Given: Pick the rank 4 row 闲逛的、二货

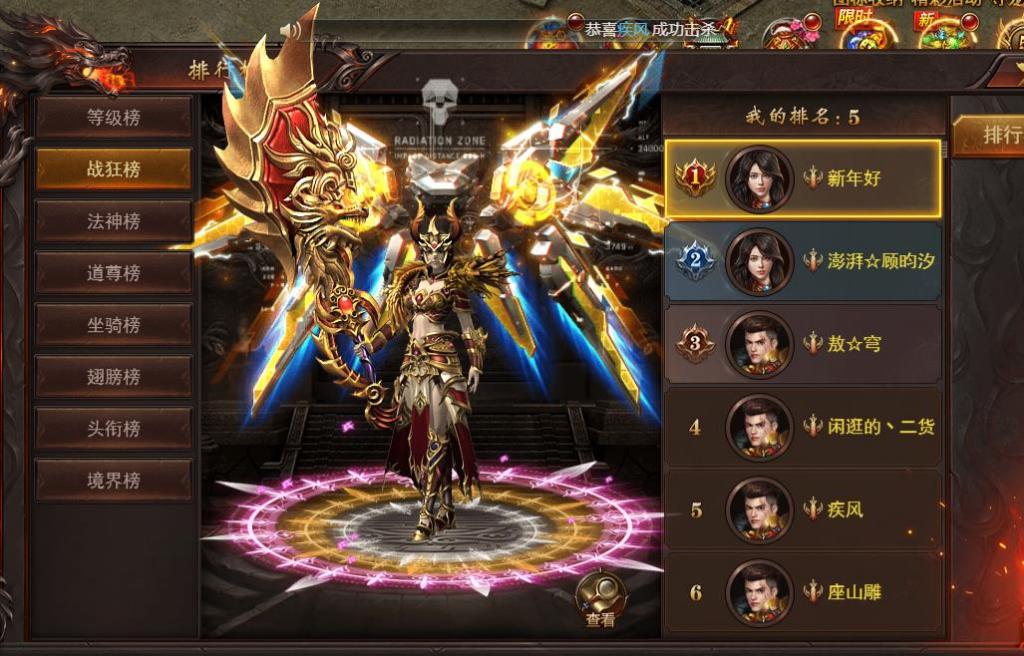Looking at the screenshot, I should pos(803,427).
